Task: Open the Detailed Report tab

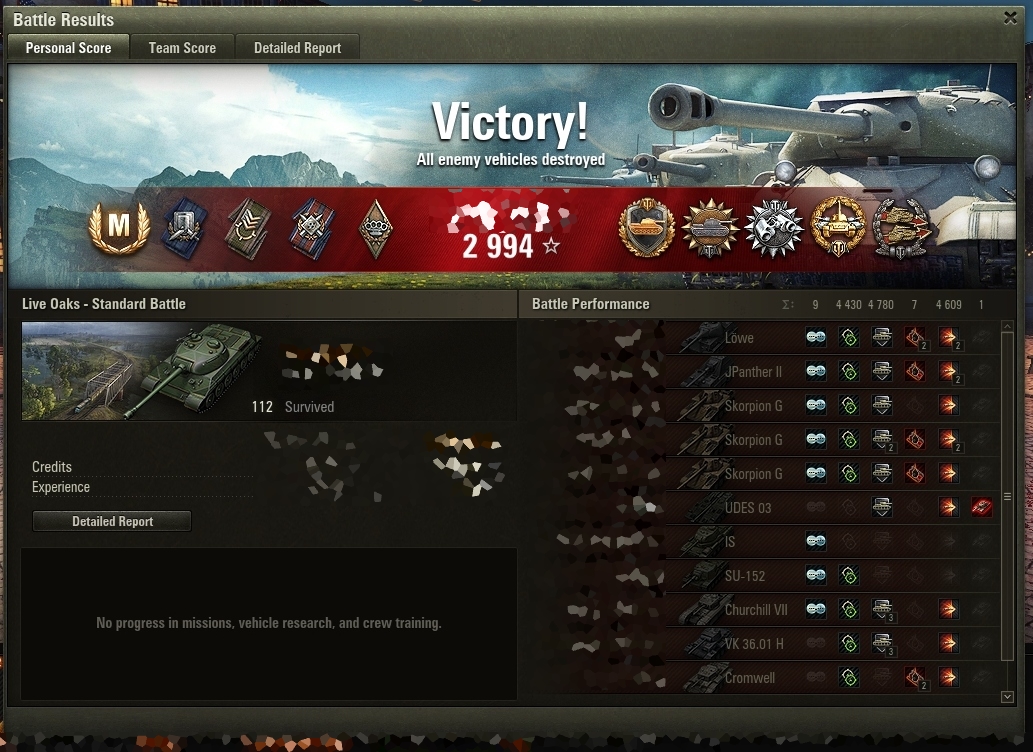Action: click(x=297, y=47)
